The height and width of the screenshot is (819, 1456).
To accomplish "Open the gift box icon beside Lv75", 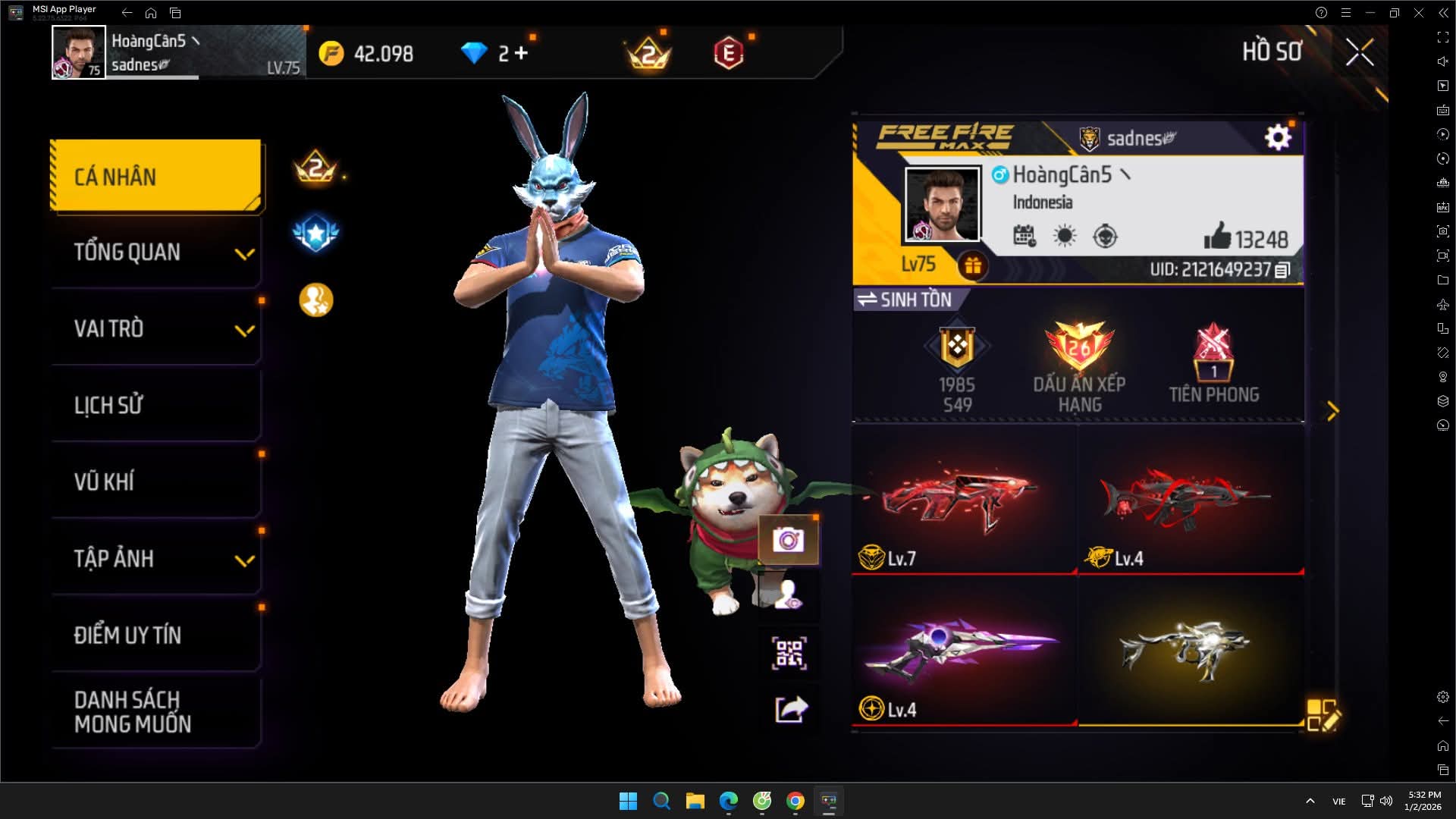I will coord(973,265).
